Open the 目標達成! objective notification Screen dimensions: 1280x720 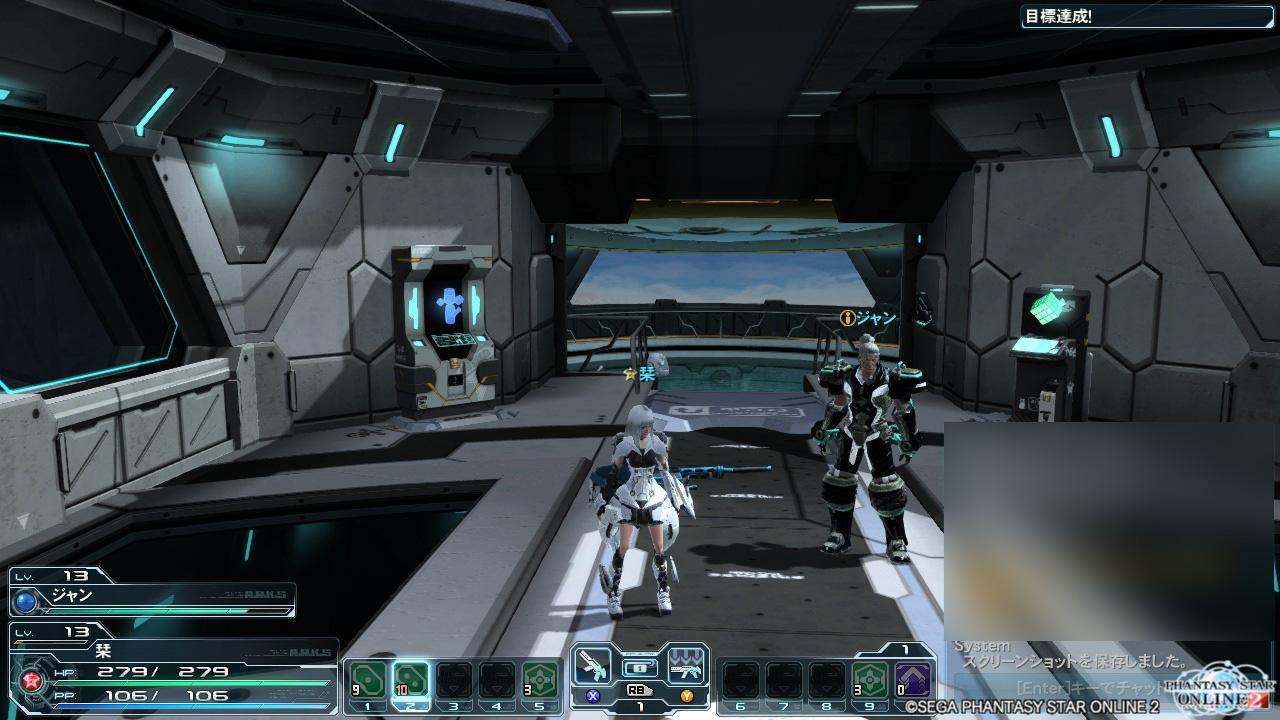pyautogui.click(x=1148, y=17)
